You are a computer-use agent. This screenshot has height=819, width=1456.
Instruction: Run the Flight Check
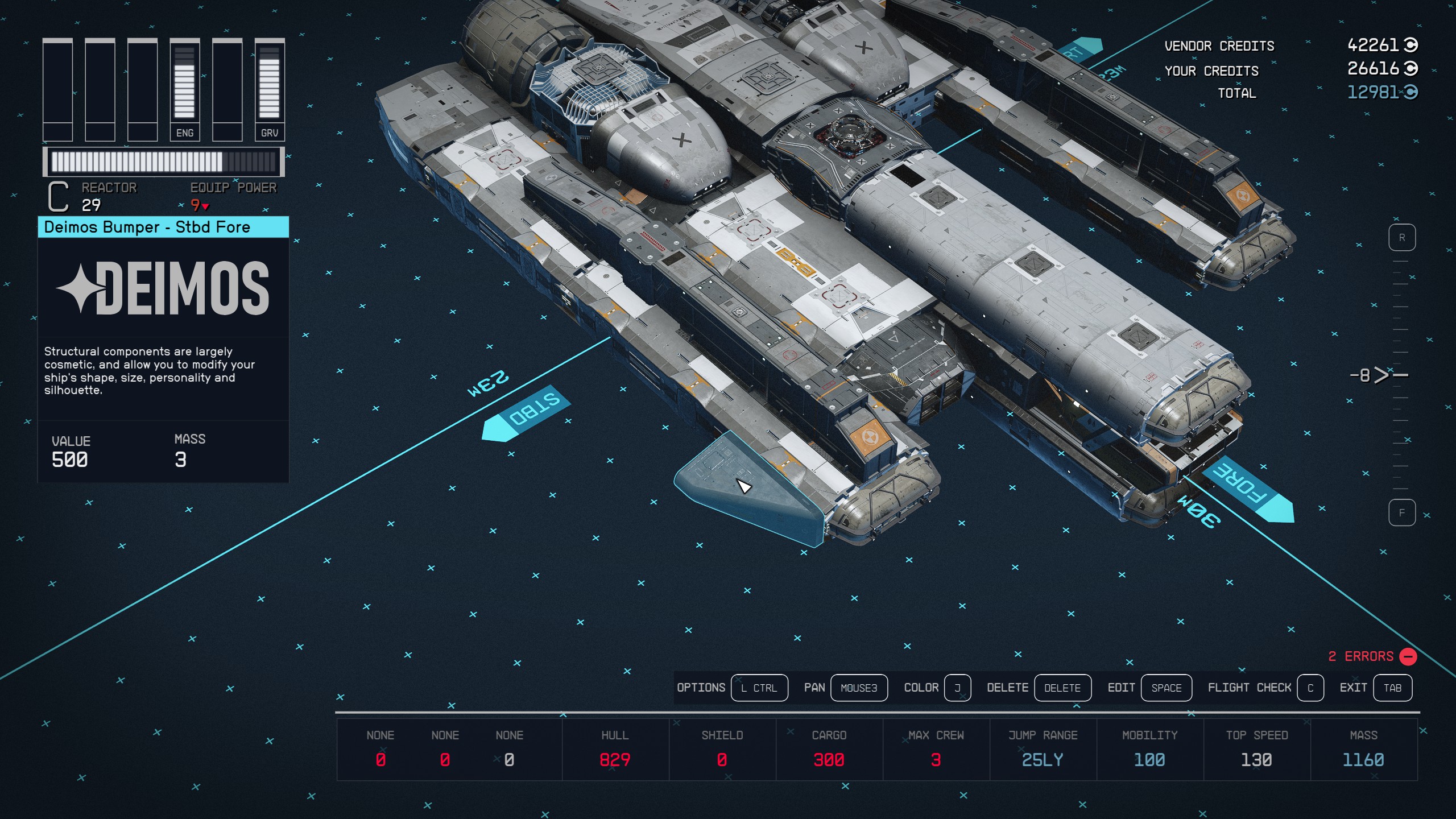coord(1310,688)
